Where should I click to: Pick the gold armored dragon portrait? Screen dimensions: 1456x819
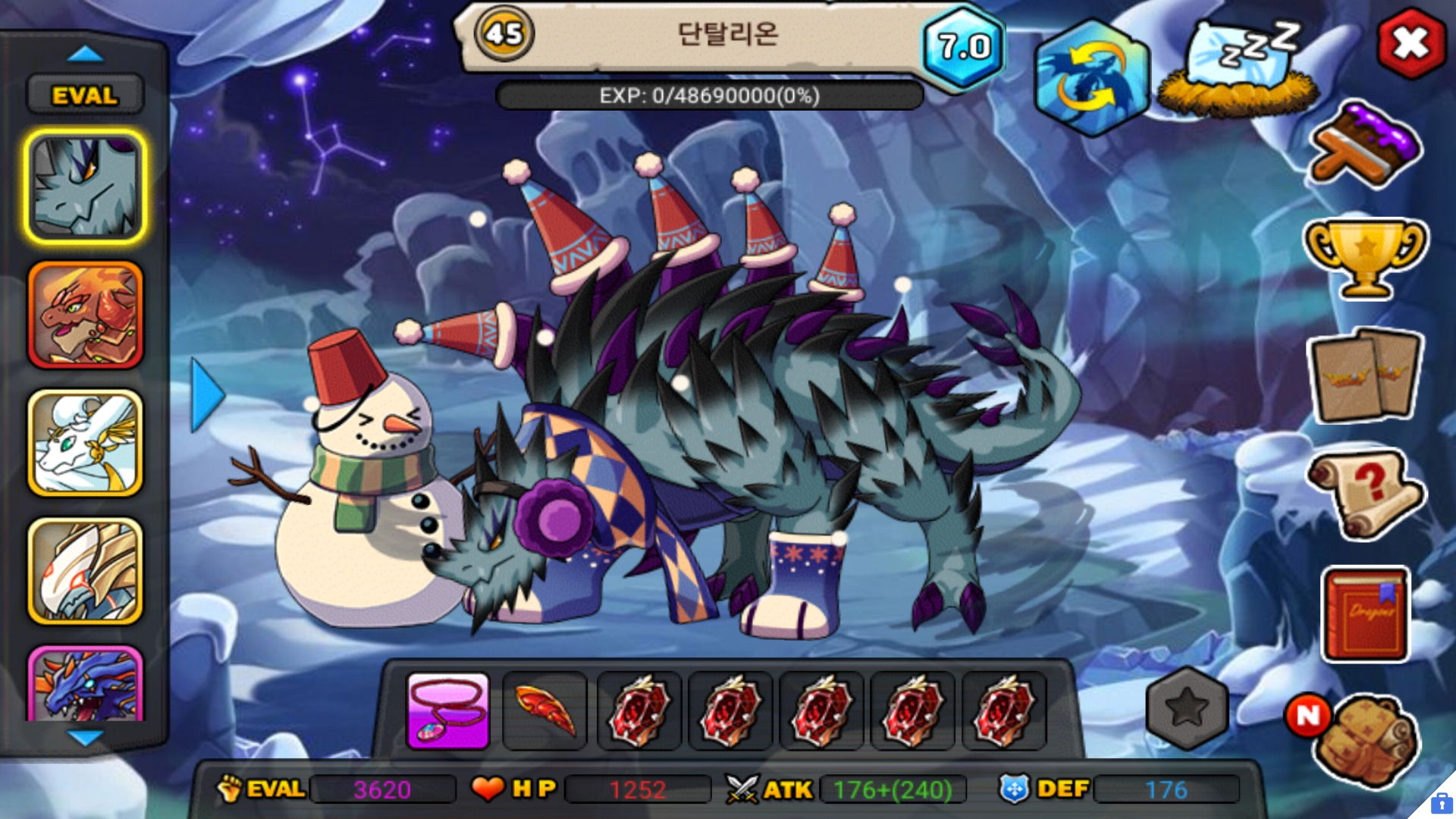85,572
